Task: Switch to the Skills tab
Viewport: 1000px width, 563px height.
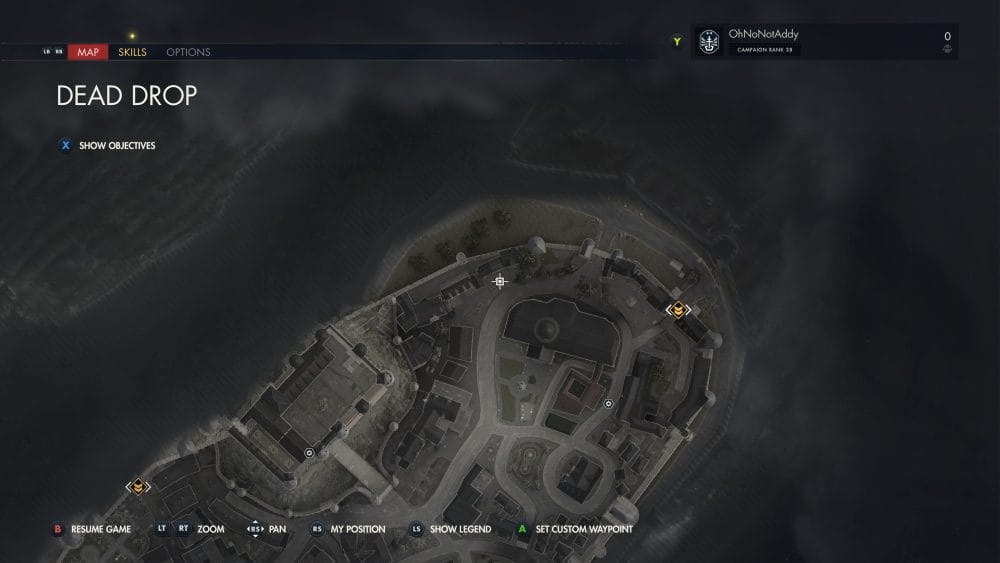Action: point(132,52)
